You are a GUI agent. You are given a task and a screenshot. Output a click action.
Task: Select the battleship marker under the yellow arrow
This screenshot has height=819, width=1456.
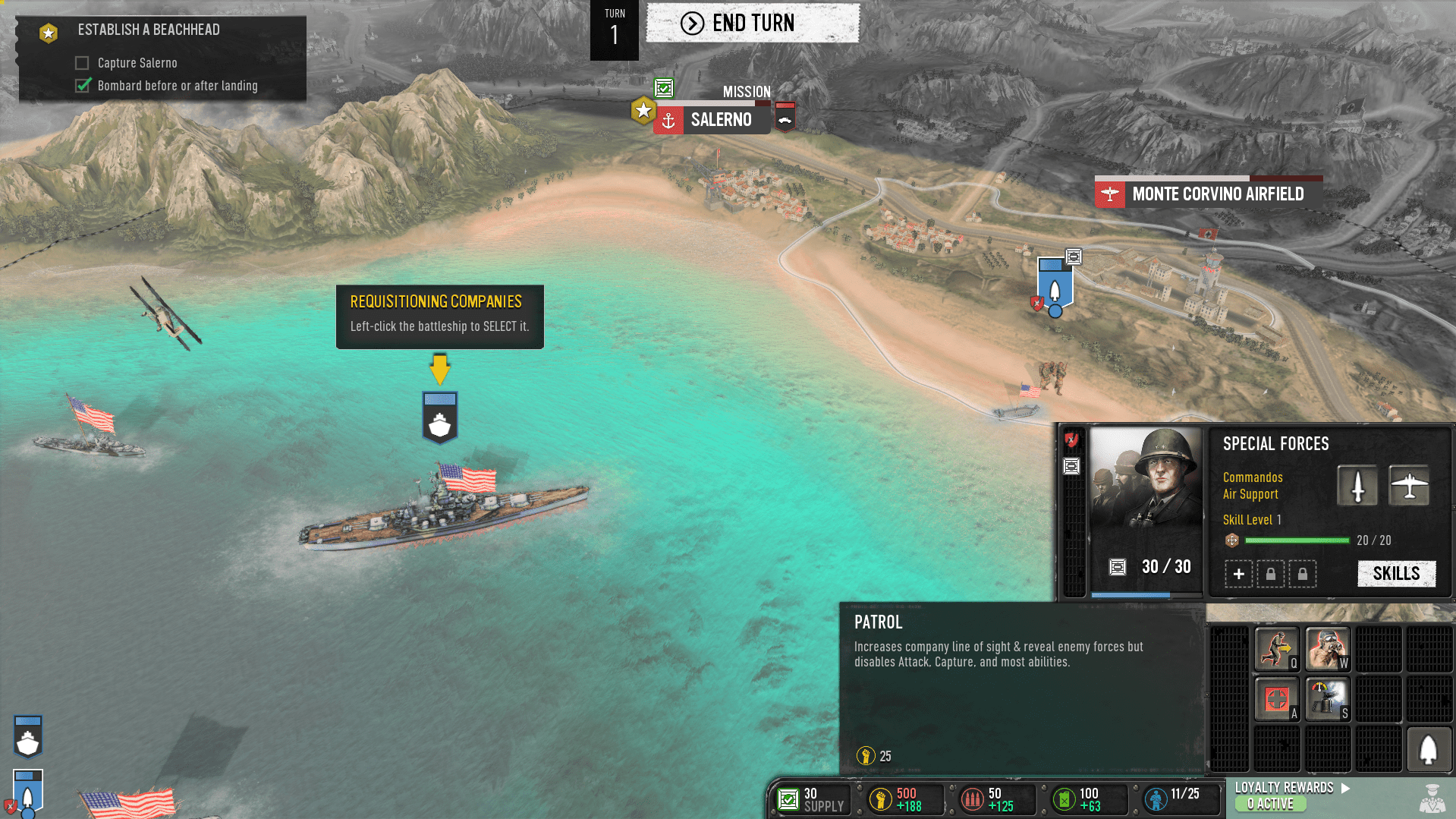click(x=439, y=418)
